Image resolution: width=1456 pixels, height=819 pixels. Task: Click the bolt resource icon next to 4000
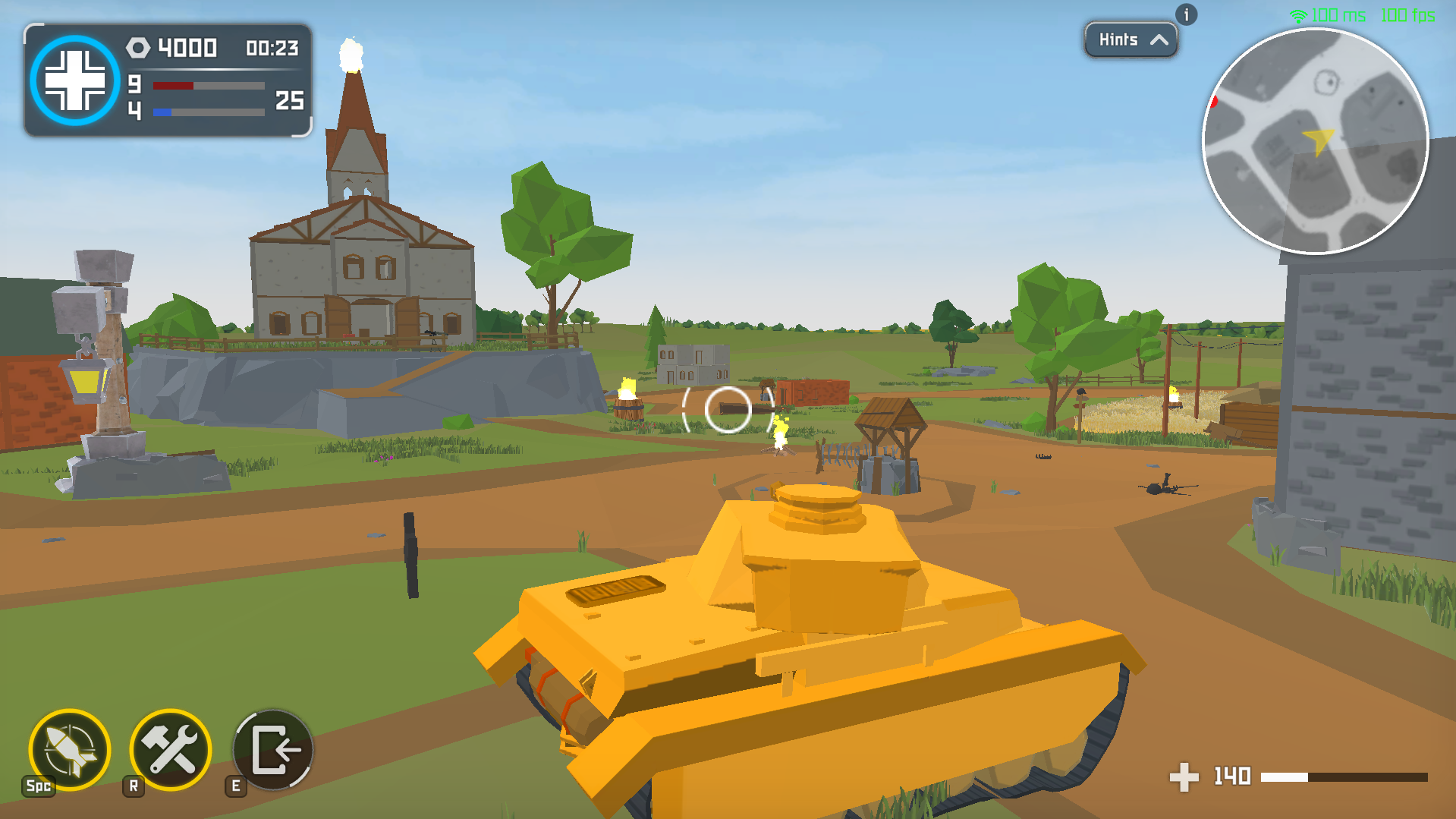pos(139,48)
